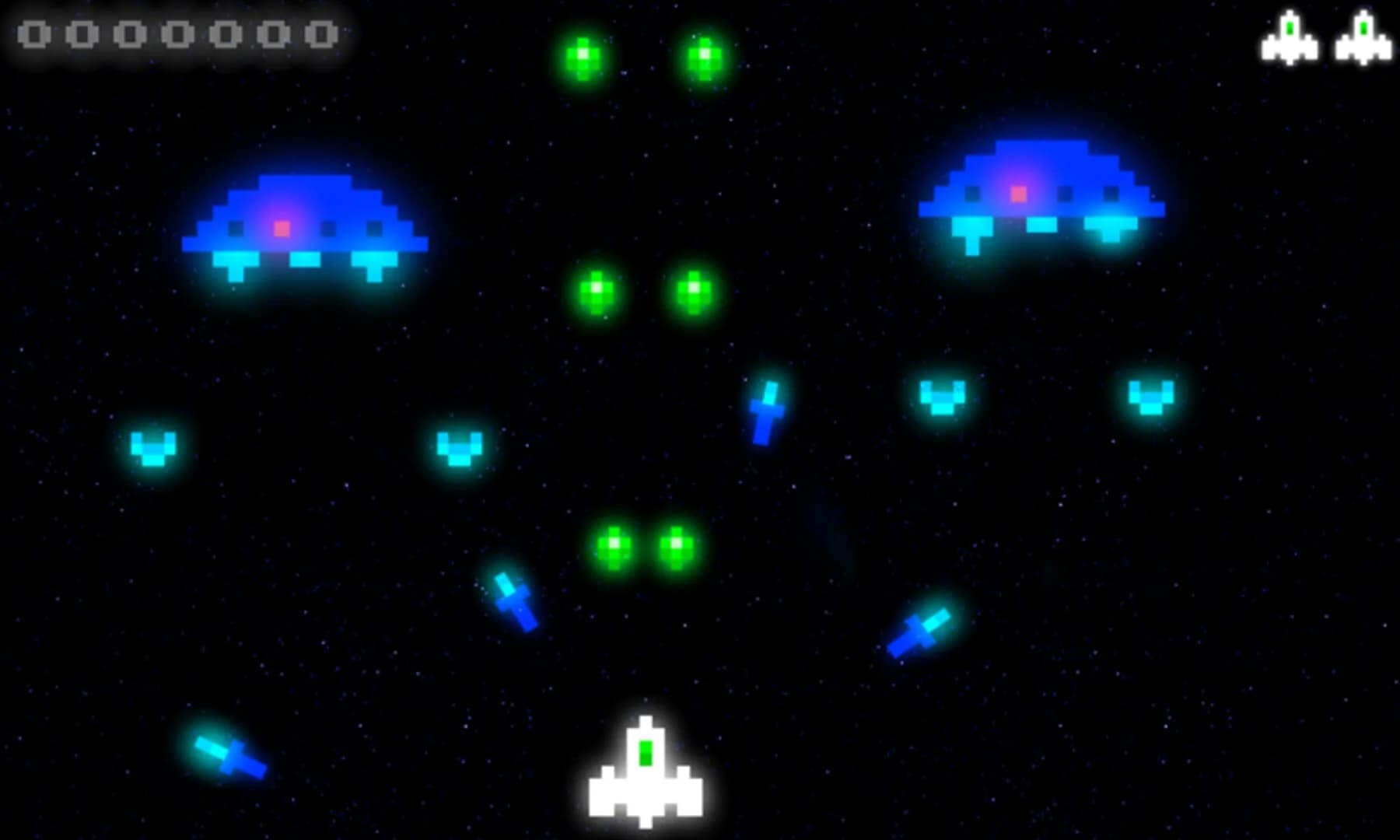Click the red core of the right mothership
Viewport: 1400px width, 840px height.
pos(1017,192)
